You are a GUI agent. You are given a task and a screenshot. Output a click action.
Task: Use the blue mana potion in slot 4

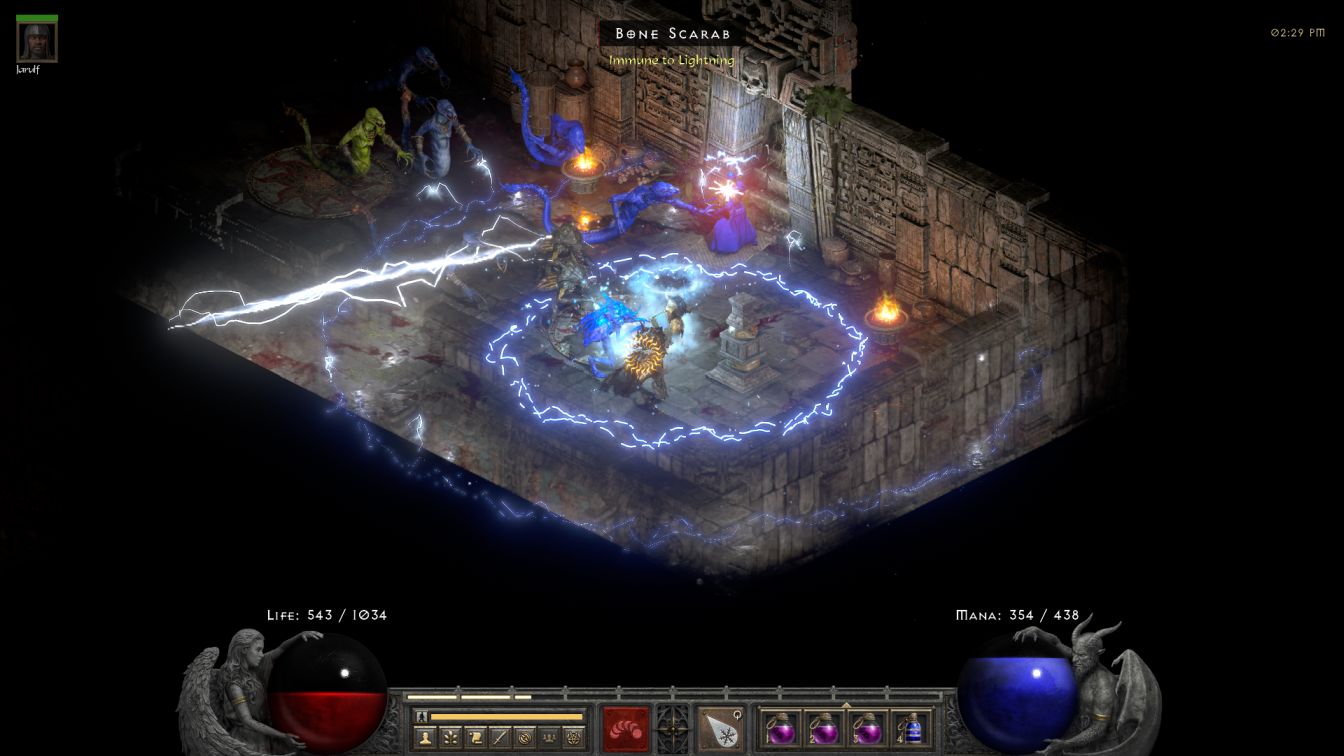[909, 727]
